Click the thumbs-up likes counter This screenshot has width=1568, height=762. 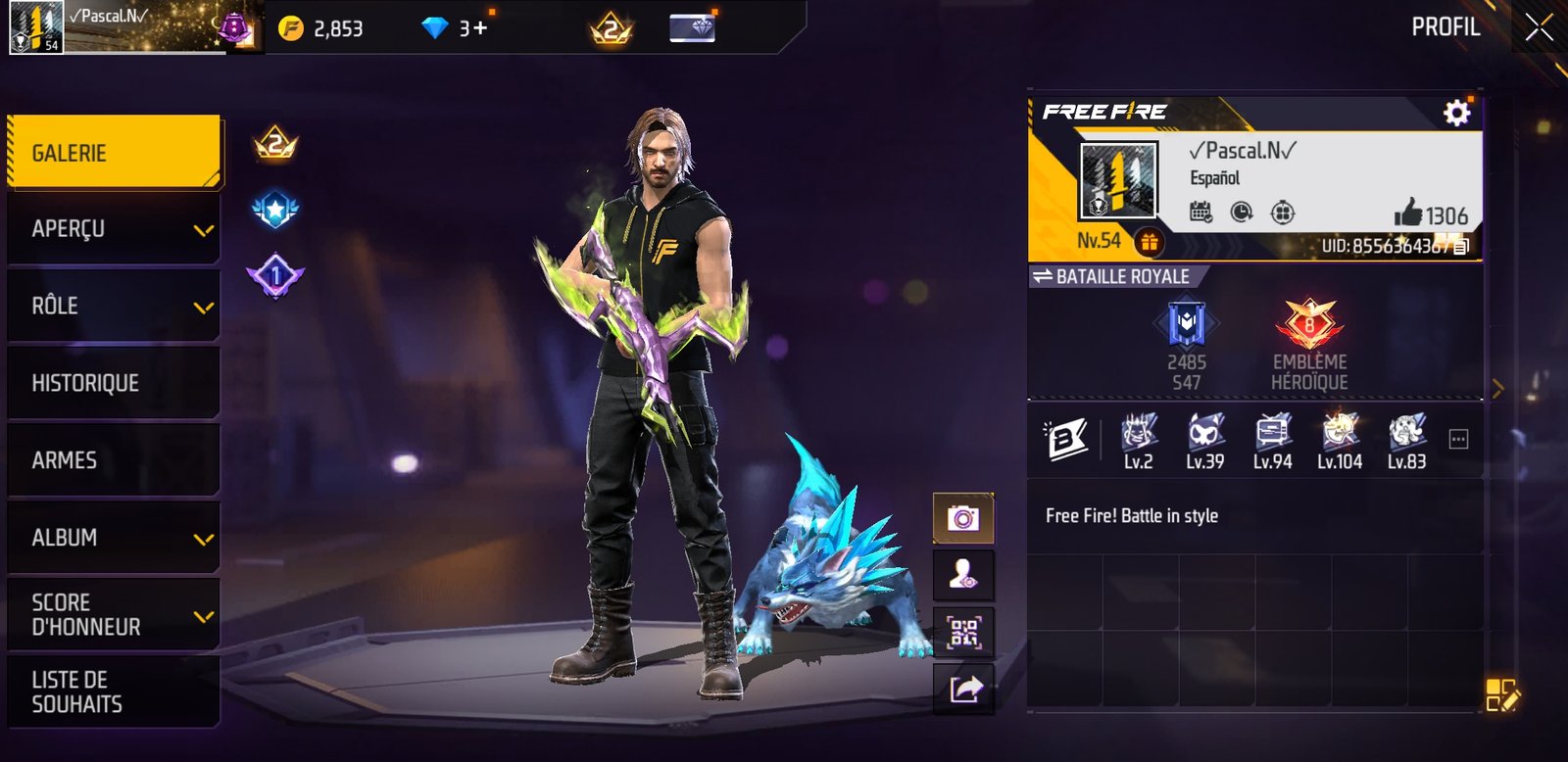(x=1431, y=214)
